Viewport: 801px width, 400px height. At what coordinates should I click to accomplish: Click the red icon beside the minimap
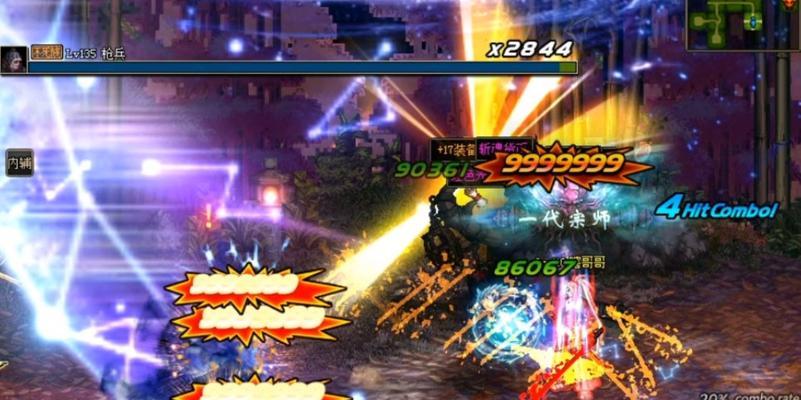click(790, 6)
